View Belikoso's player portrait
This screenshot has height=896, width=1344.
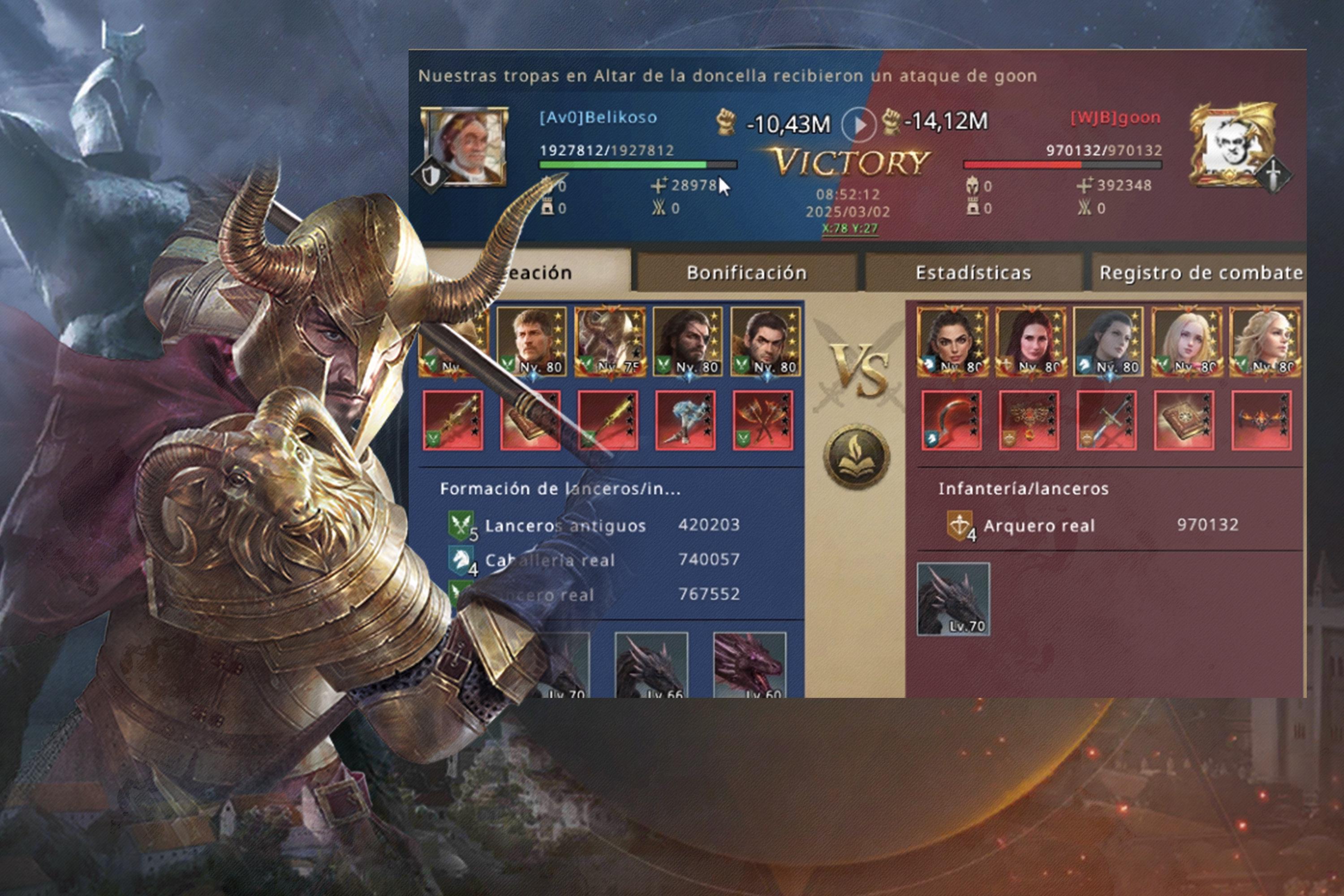click(464, 147)
